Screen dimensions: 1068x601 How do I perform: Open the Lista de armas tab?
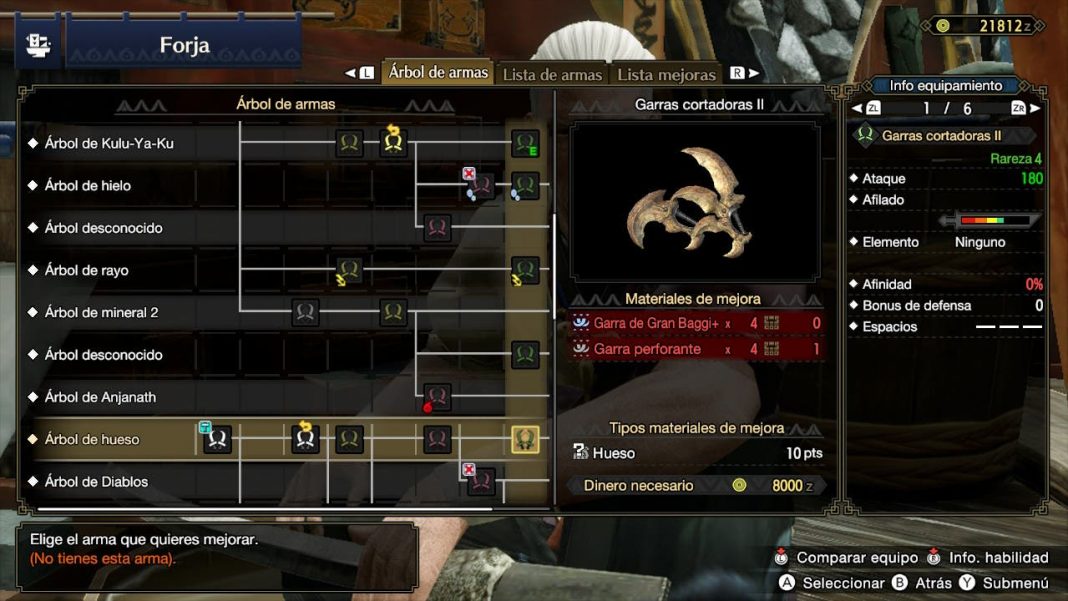[552, 75]
